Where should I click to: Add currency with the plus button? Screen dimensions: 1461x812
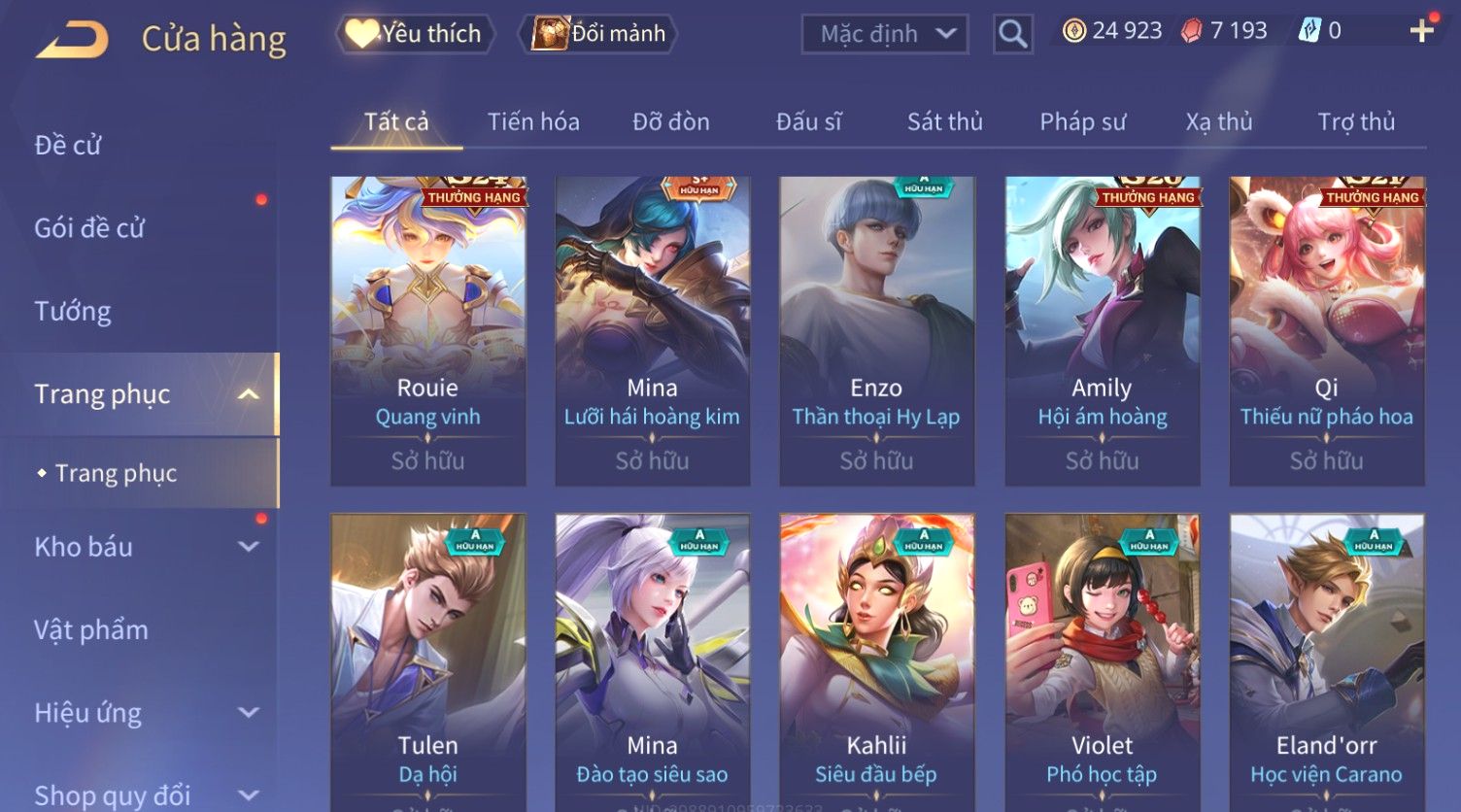click(x=1421, y=32)
